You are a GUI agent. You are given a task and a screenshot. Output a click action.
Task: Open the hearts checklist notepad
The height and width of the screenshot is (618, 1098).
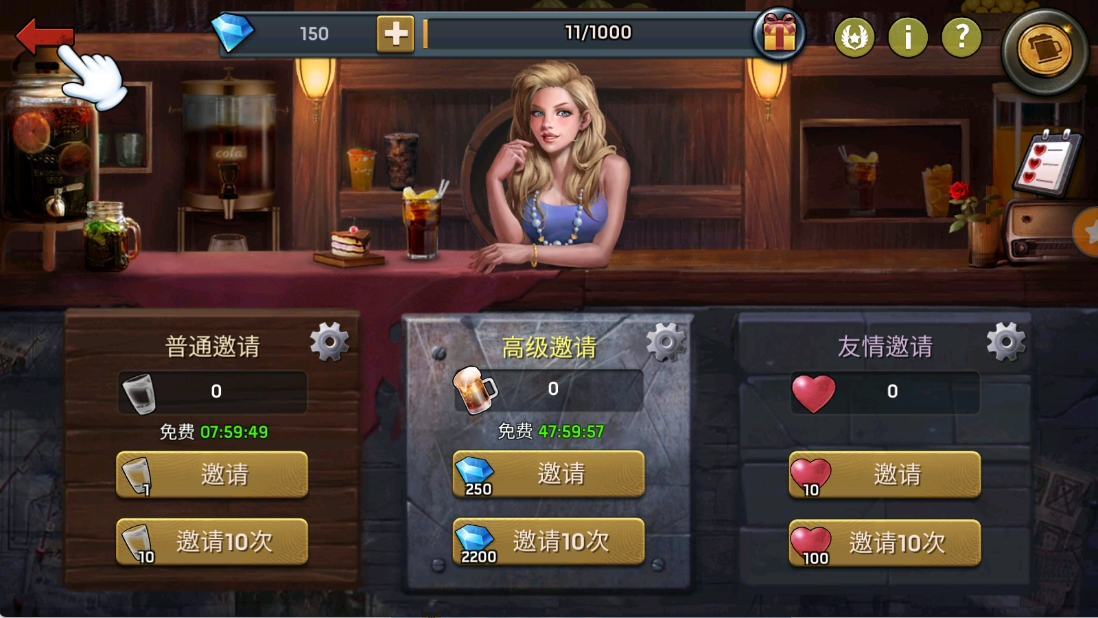coord(1046,162)
